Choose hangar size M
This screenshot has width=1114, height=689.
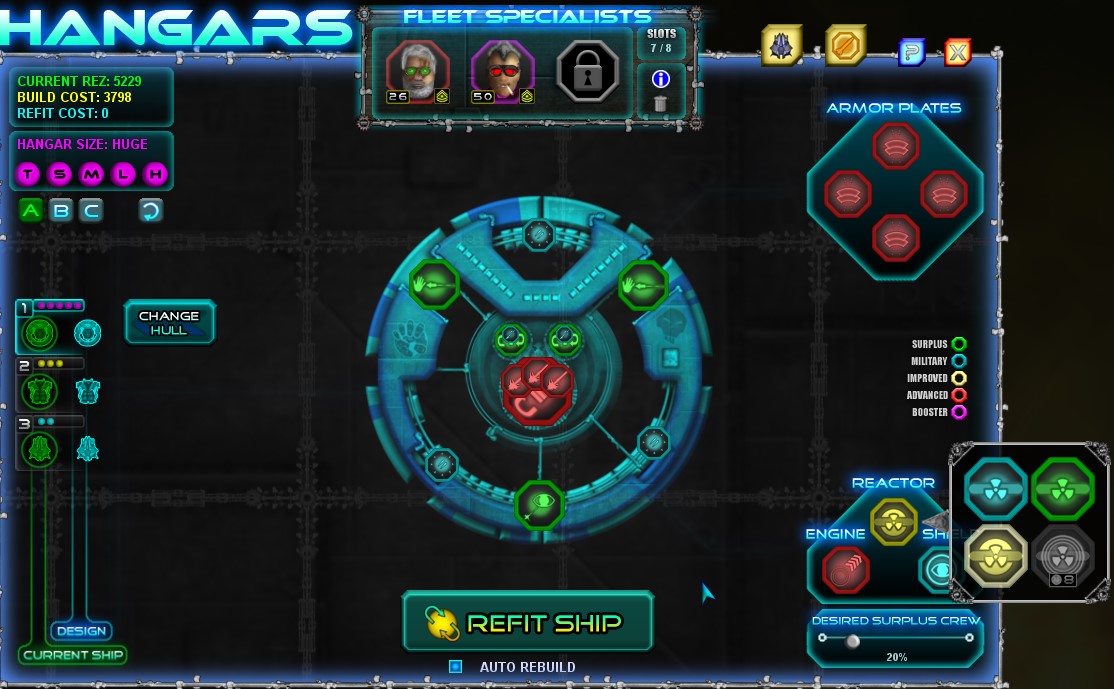click(92, 175)
